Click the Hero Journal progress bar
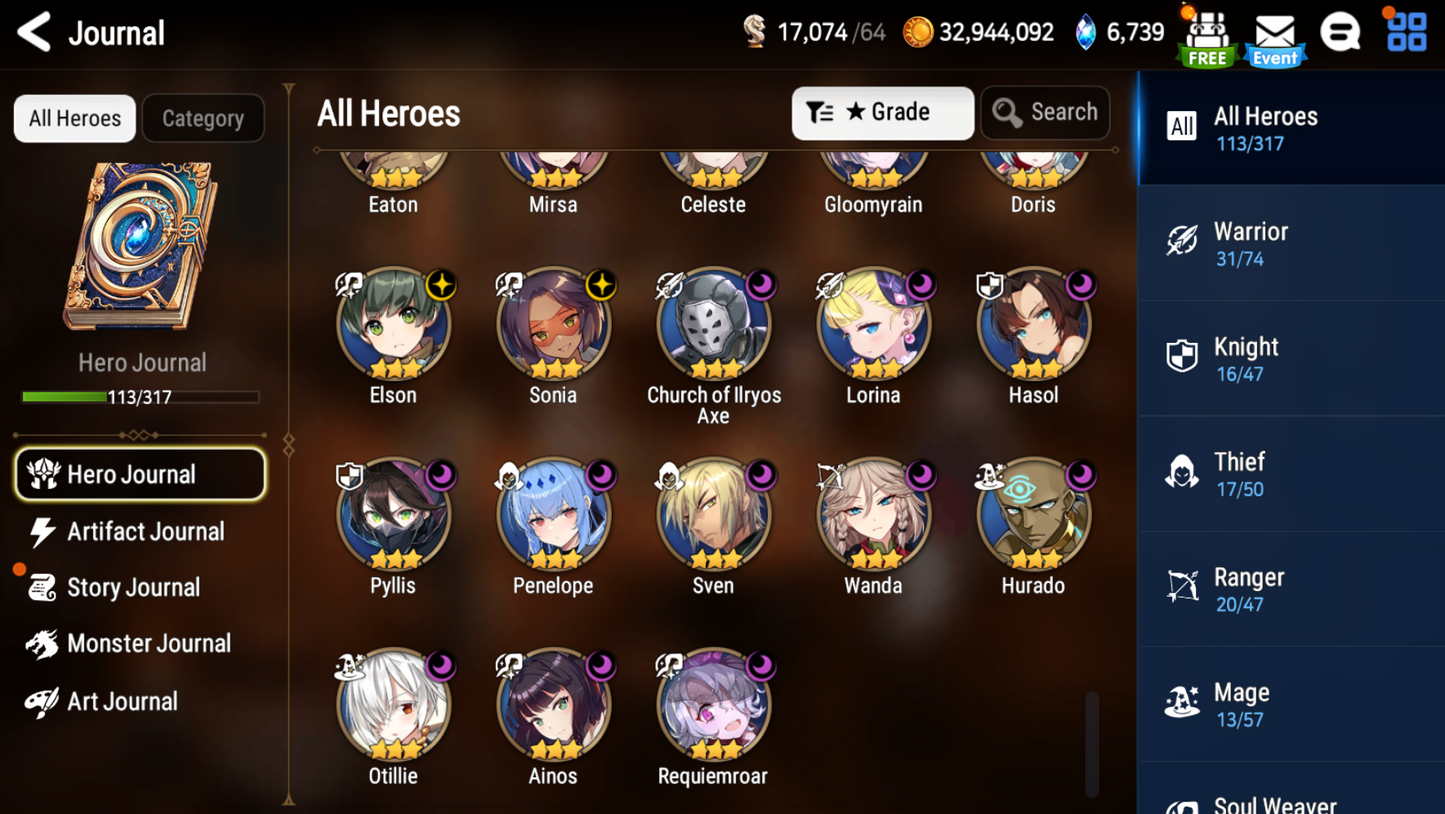Screen dimensions: 1445x814 tap(141, 398)
